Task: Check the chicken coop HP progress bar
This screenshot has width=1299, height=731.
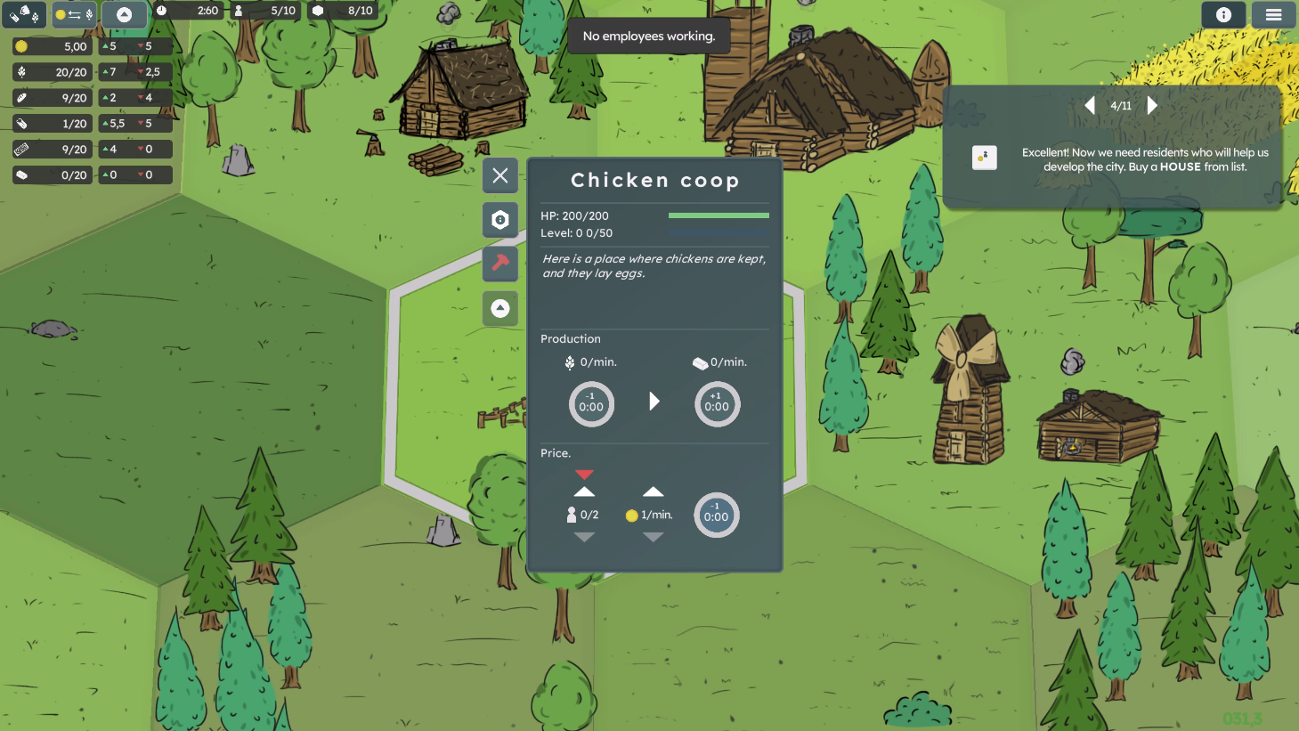Action: pos(718,214)
